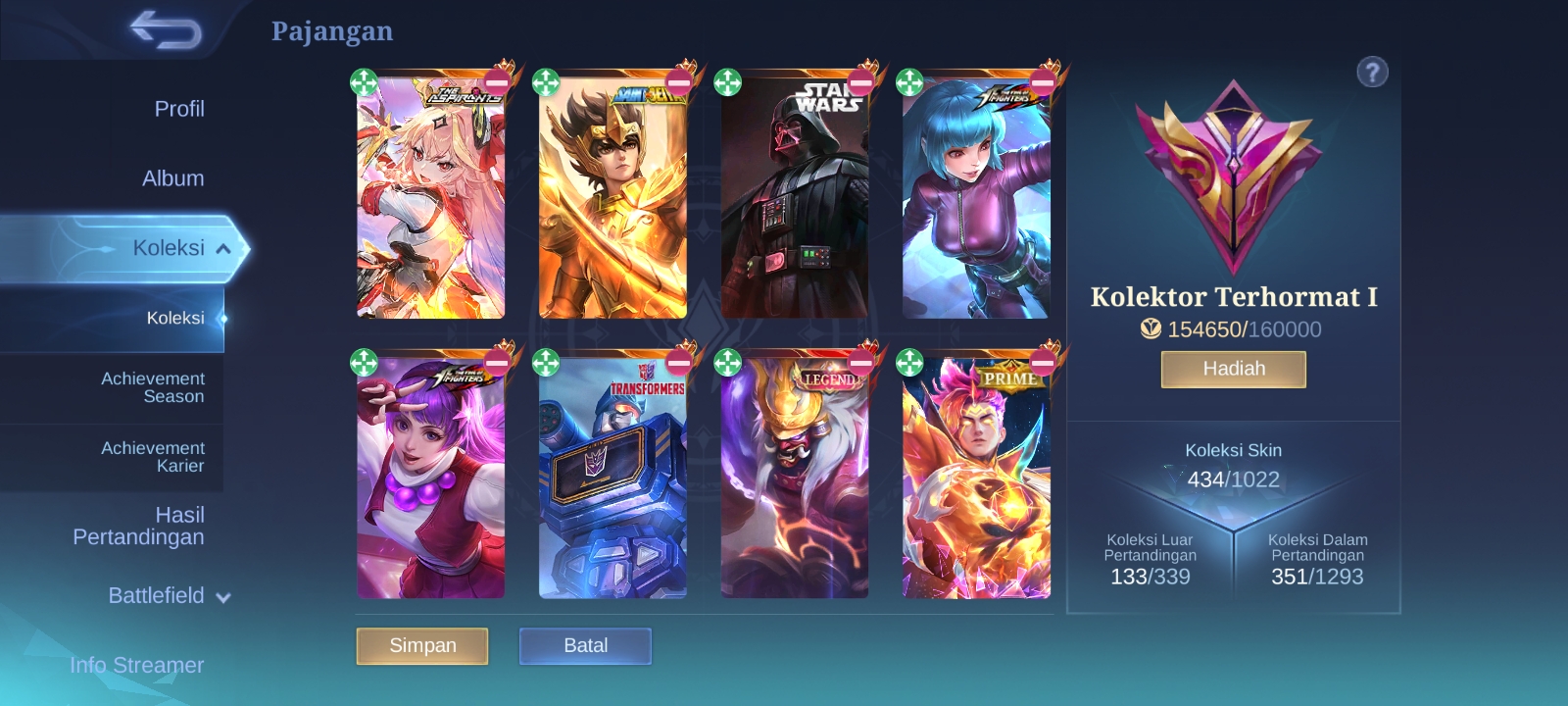This screenshot has width=1568, height=706.
Task: Cancel changes with Batal button
Action: pyautogui.click(x=585, y=646)
